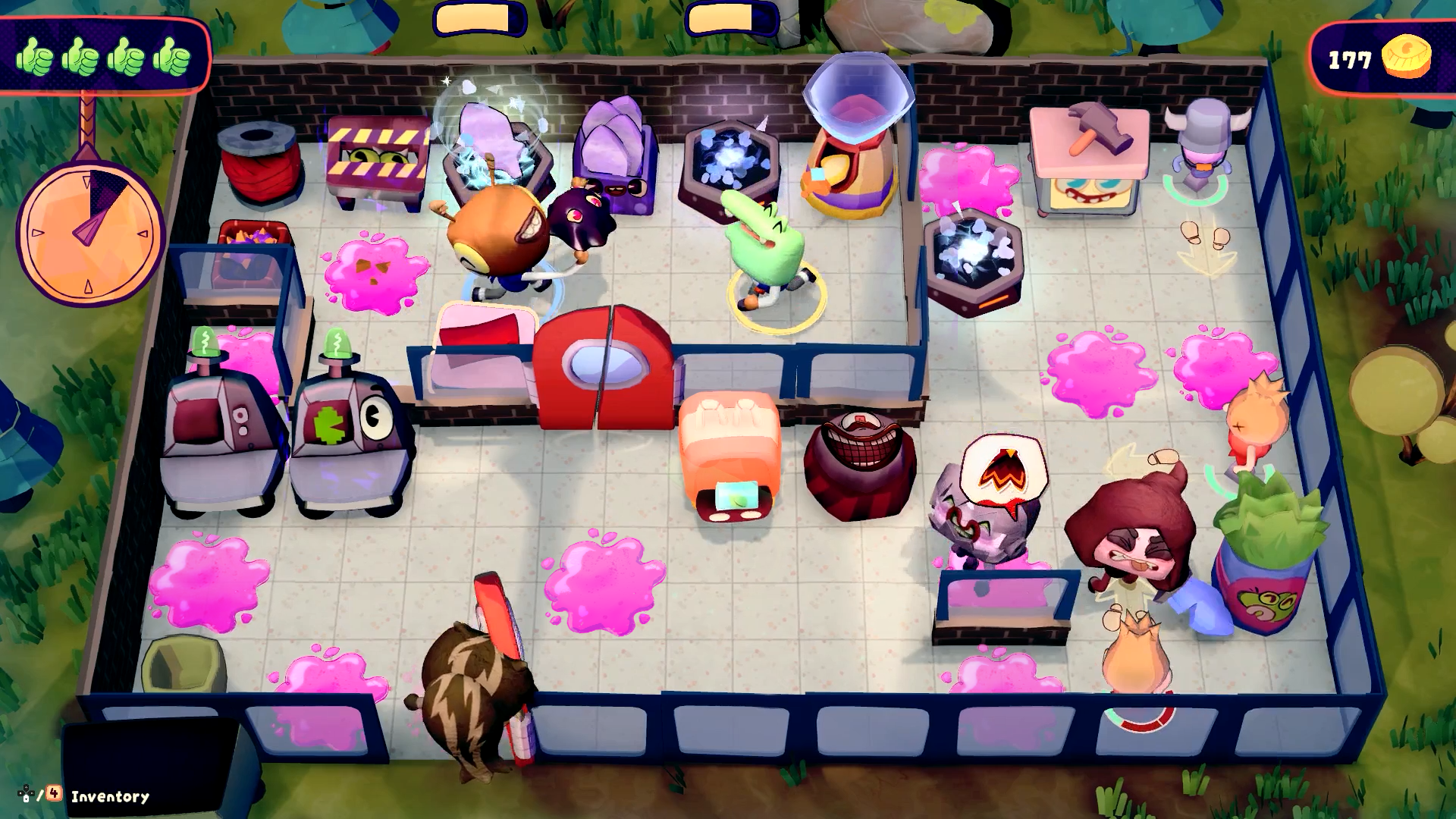Open the Inventory label
The height and width of the screenshot is (819, 1456).
point(109,796)
